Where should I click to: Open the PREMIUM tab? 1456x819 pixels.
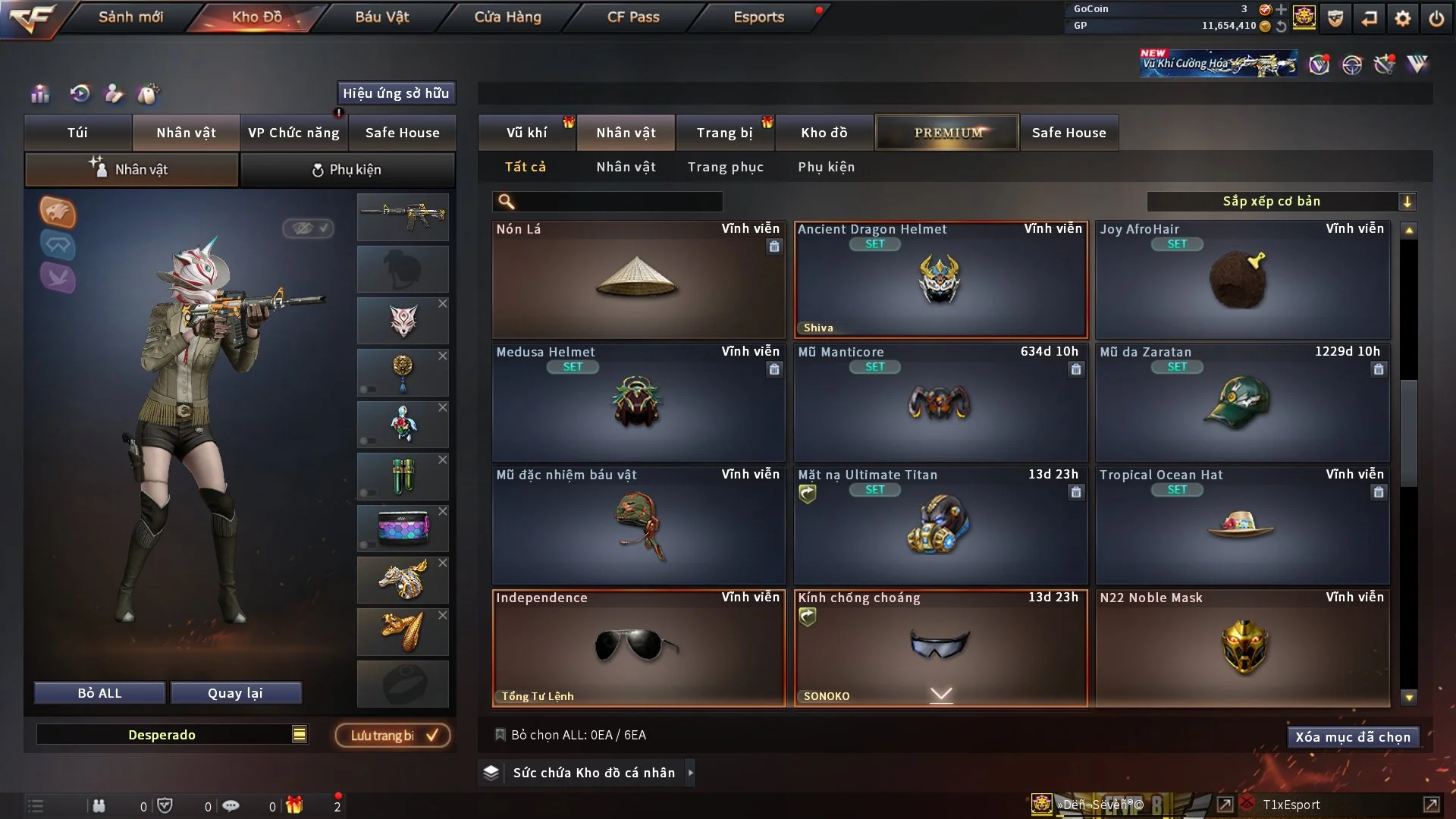tap(947, 133)
